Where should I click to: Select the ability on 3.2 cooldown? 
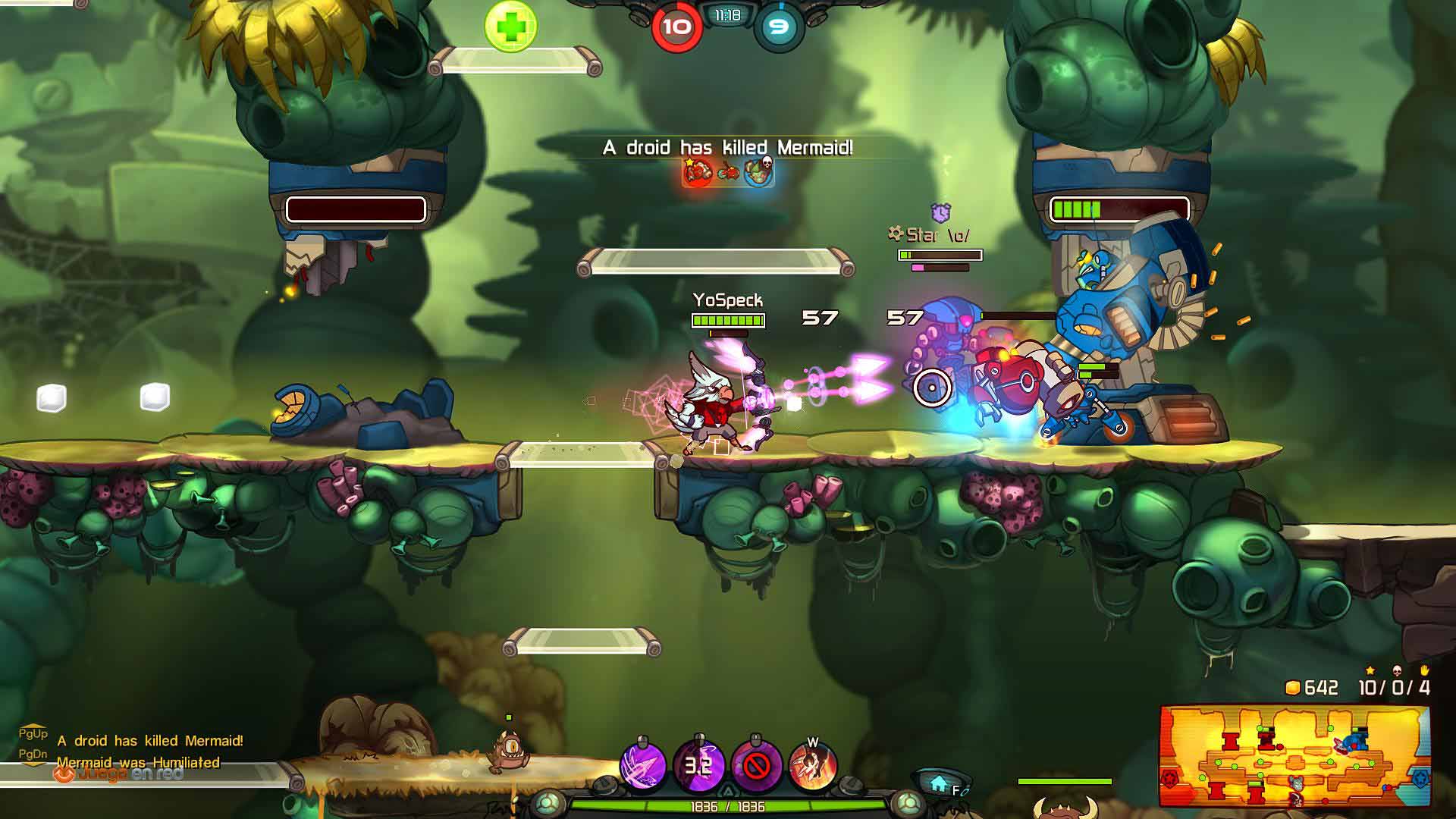point(698,766)
